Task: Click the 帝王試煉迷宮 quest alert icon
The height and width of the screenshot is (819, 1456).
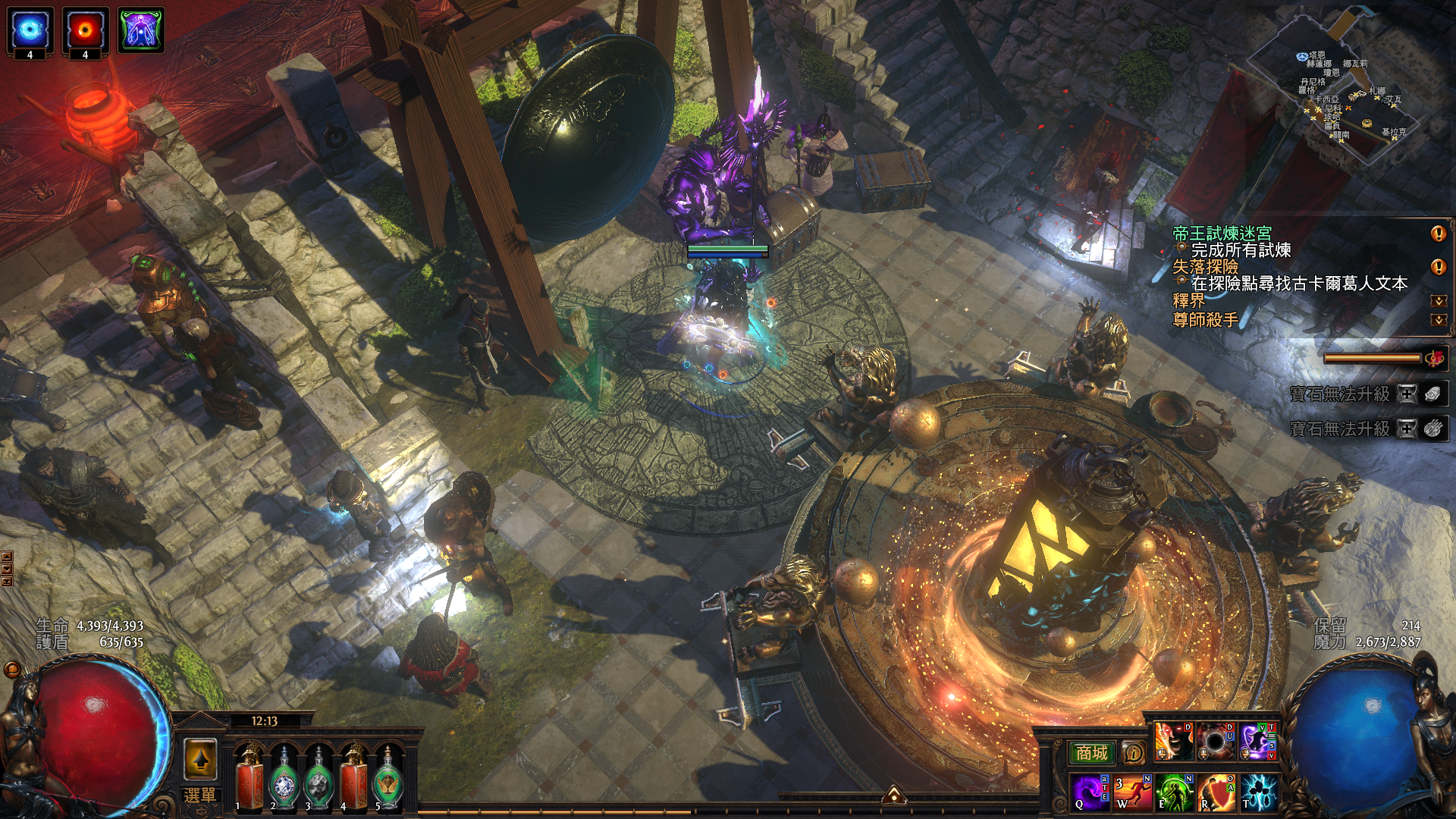Action: [1438, 234]
